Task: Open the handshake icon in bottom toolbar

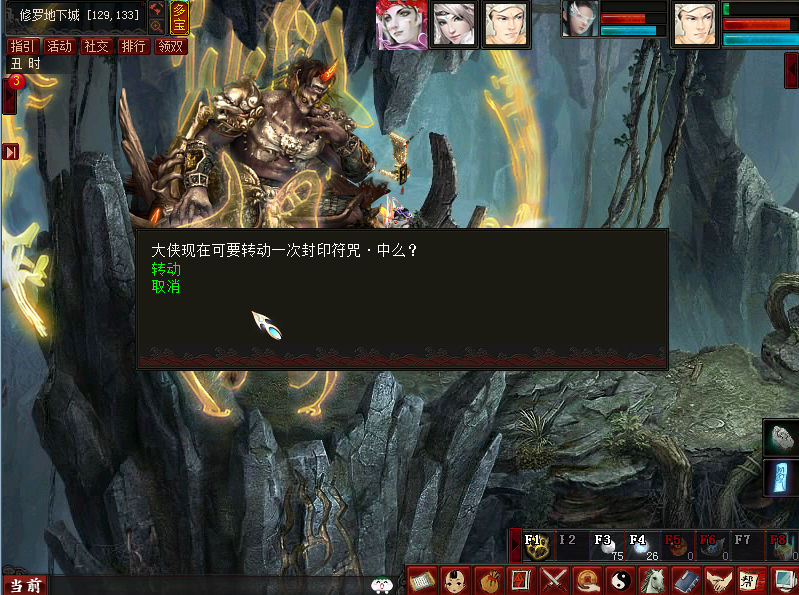Action: click(717, 580)
